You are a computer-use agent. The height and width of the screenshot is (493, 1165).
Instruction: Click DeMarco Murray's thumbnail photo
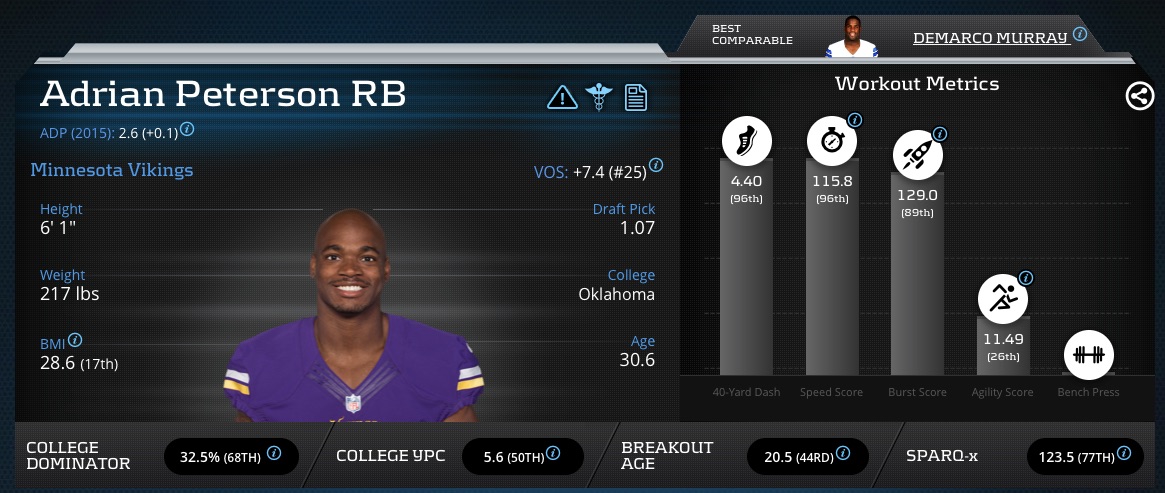point(851,37)
